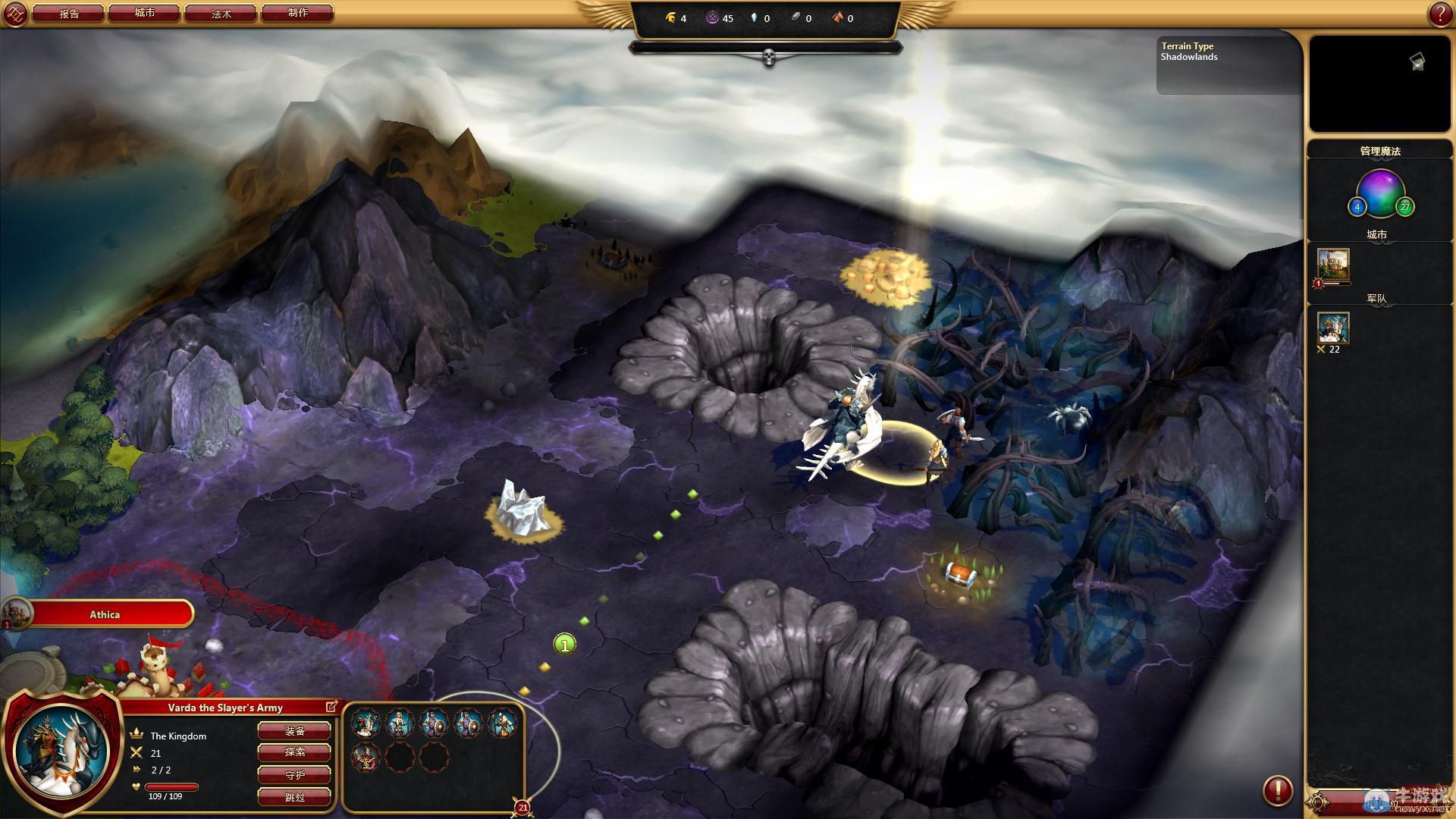Click the multicolored mana orb
1456x819 pixels.
point(1380,191)
